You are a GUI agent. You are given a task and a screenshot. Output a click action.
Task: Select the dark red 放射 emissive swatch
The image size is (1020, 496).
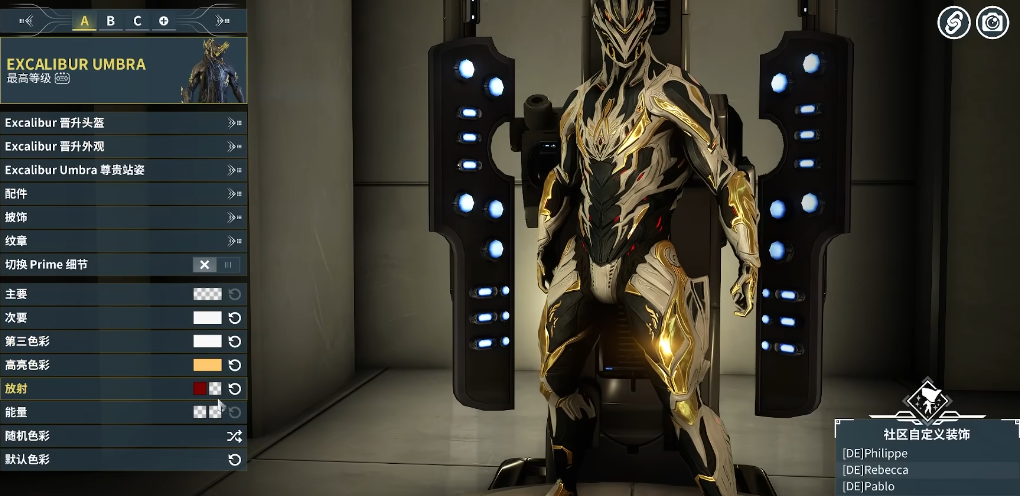click(x=200, y=389)
